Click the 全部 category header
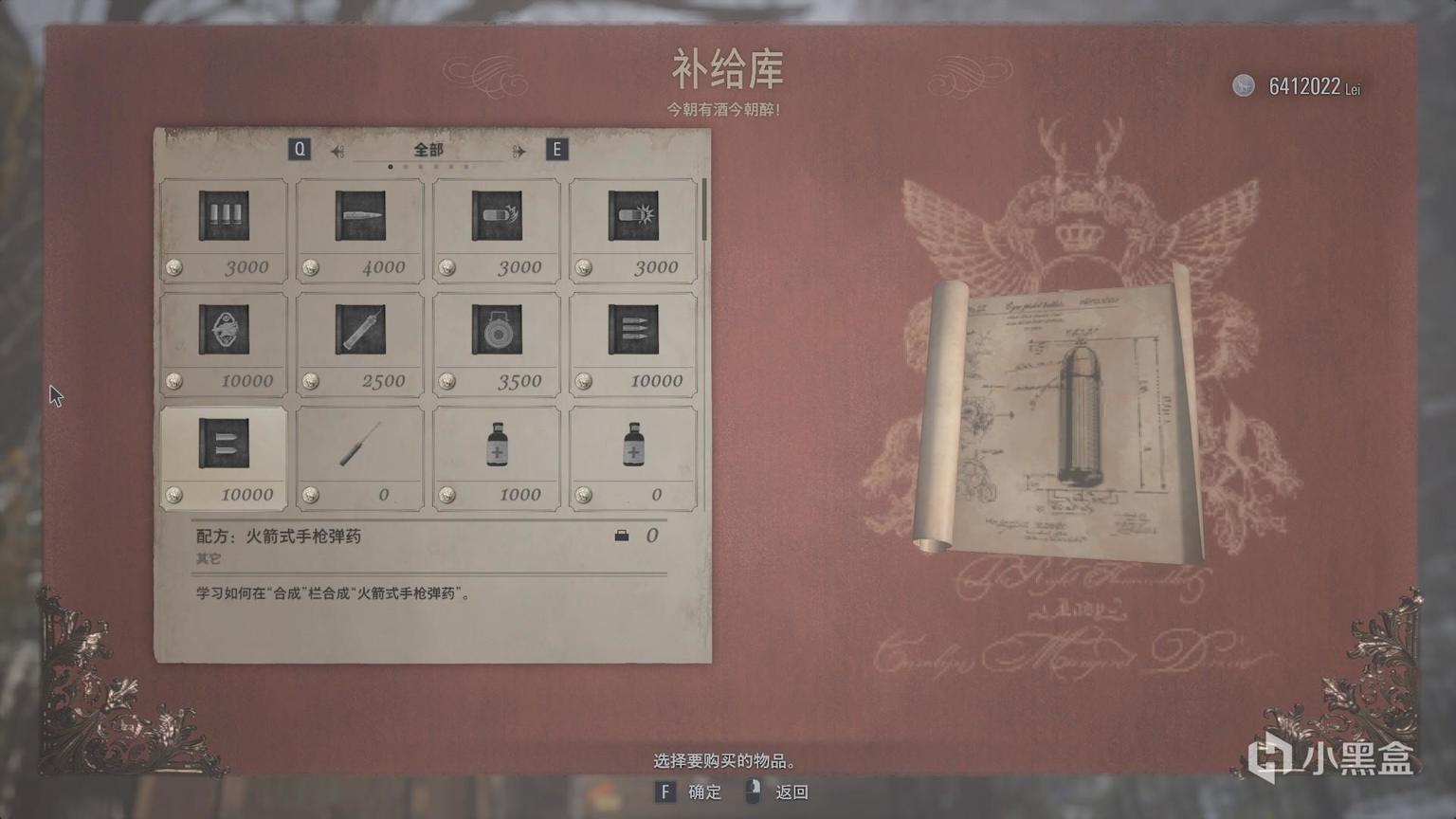The width and height of the screenshot is (1456, 819). point(428,150)
